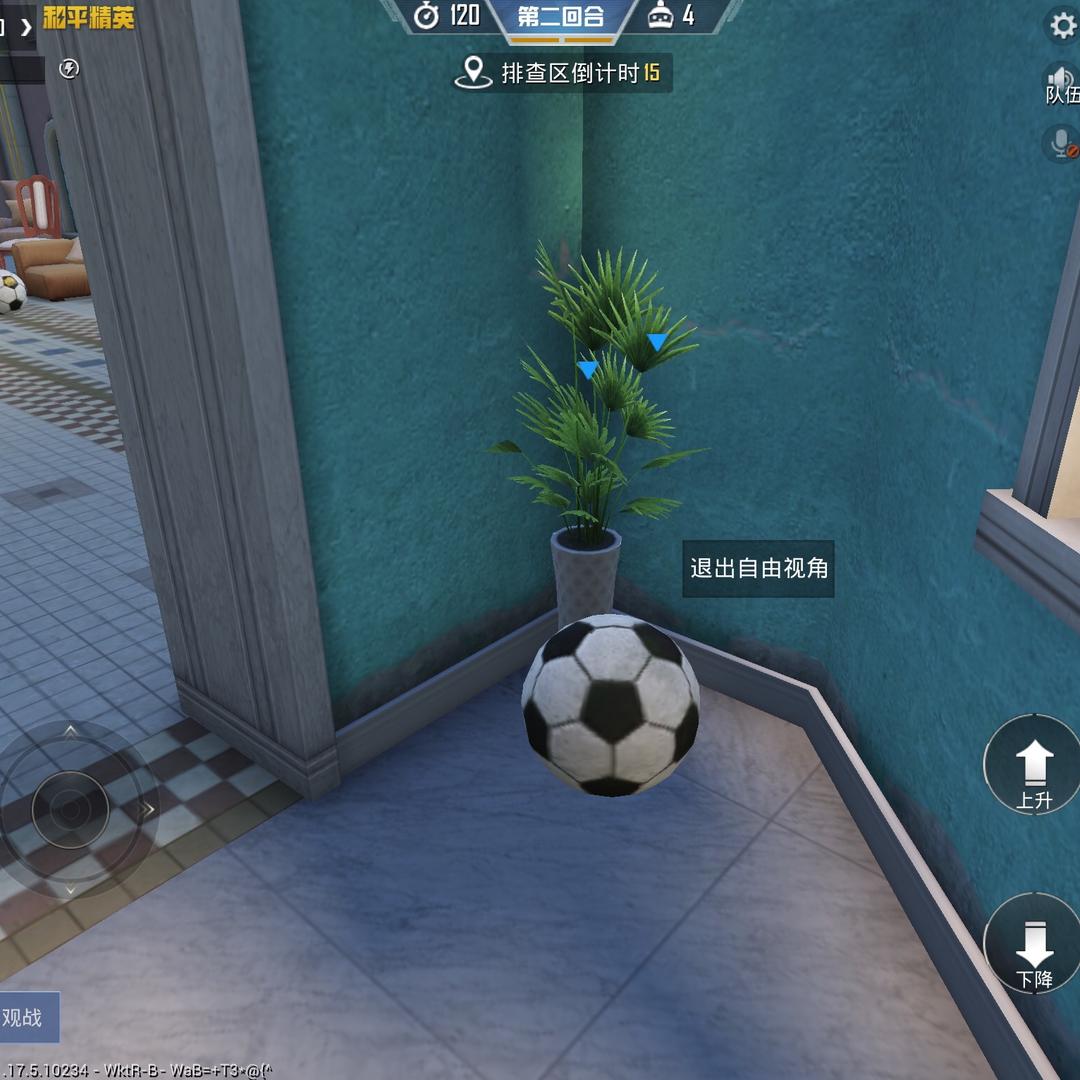Viewport: 1080px width, 1080px height.
Task: Tap the lightning bolt refresh icon
Action: tap(68, 68)
